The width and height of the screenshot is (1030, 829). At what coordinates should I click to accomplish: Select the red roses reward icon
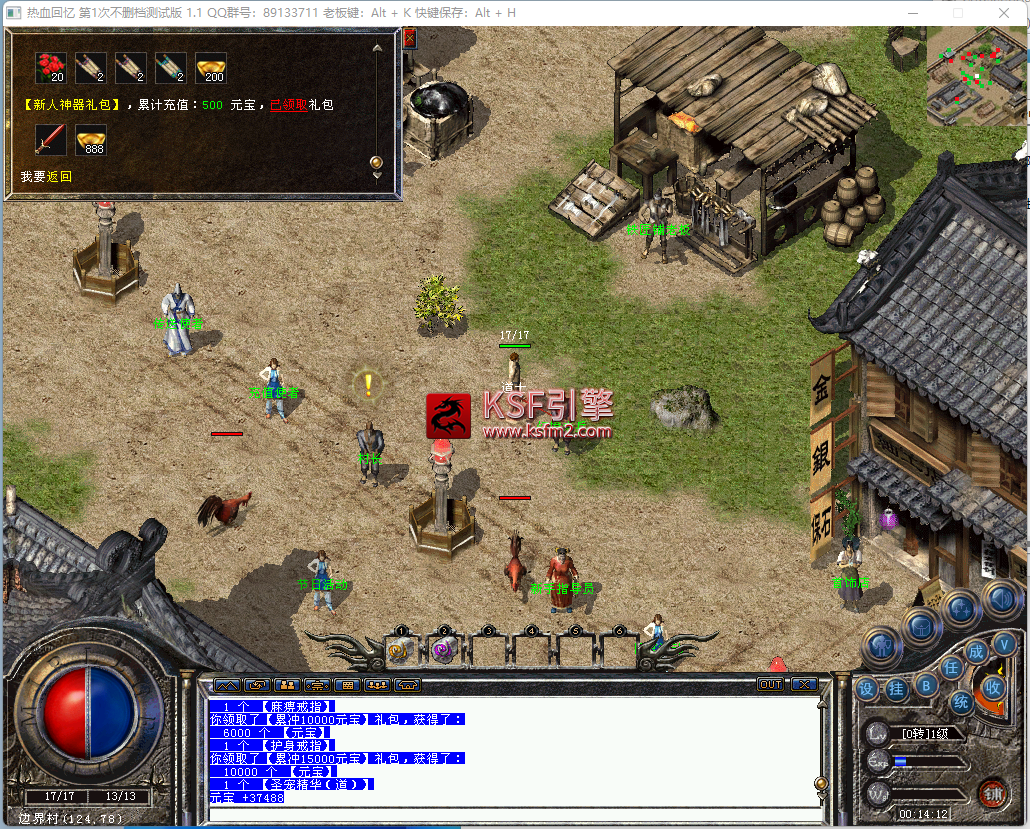pyautogui.click(x=51, y=68)
